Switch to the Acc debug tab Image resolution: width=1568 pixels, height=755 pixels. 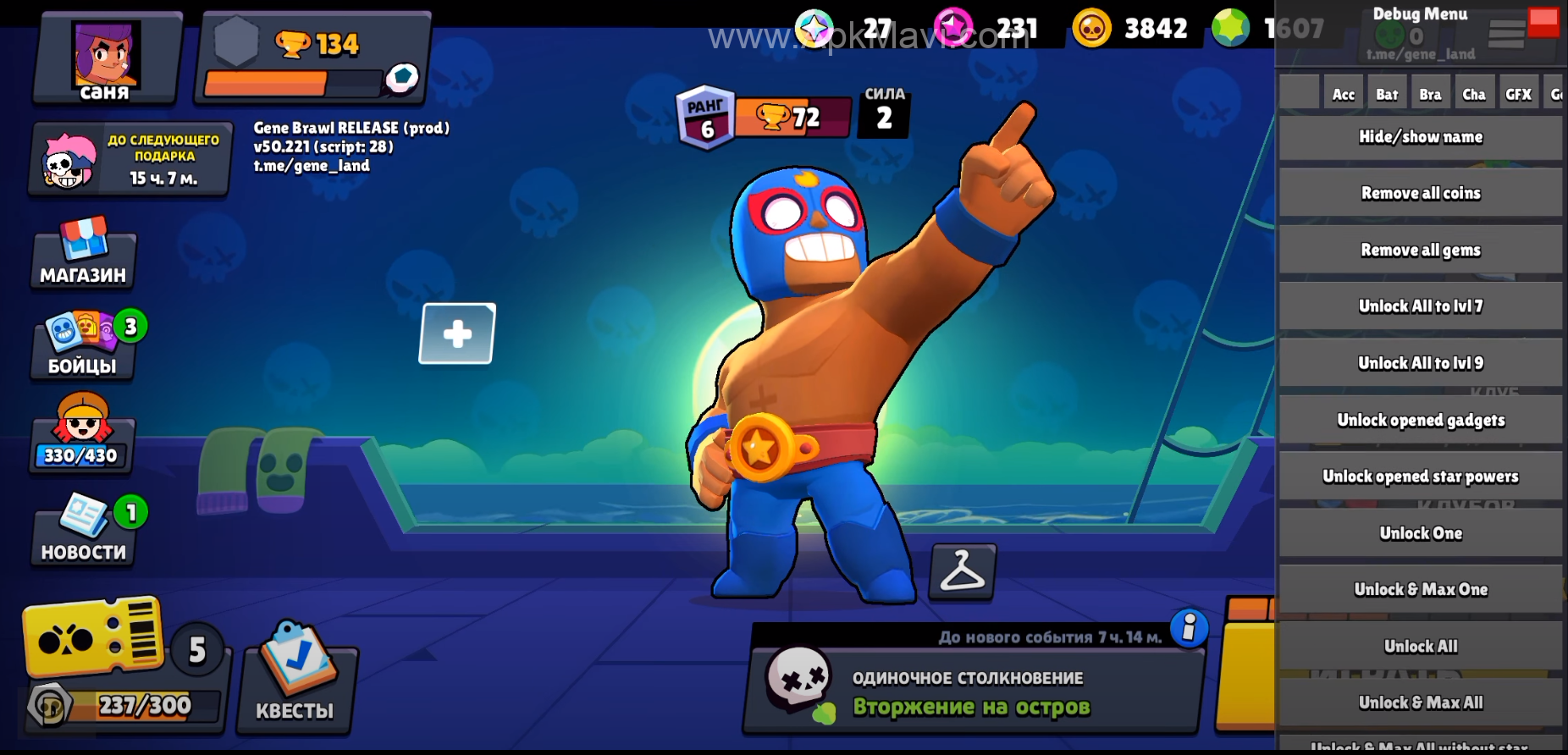[1344, 94]
